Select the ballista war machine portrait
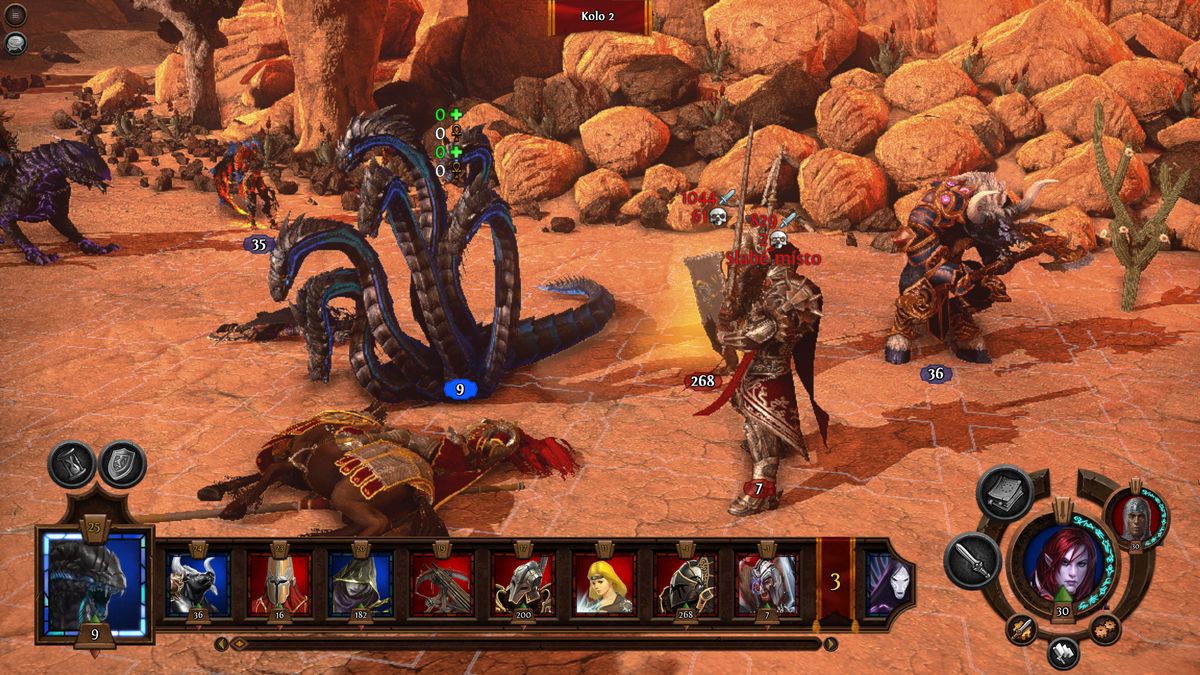The width and height of the screenshot is (1200, 675). pos(441,582)
